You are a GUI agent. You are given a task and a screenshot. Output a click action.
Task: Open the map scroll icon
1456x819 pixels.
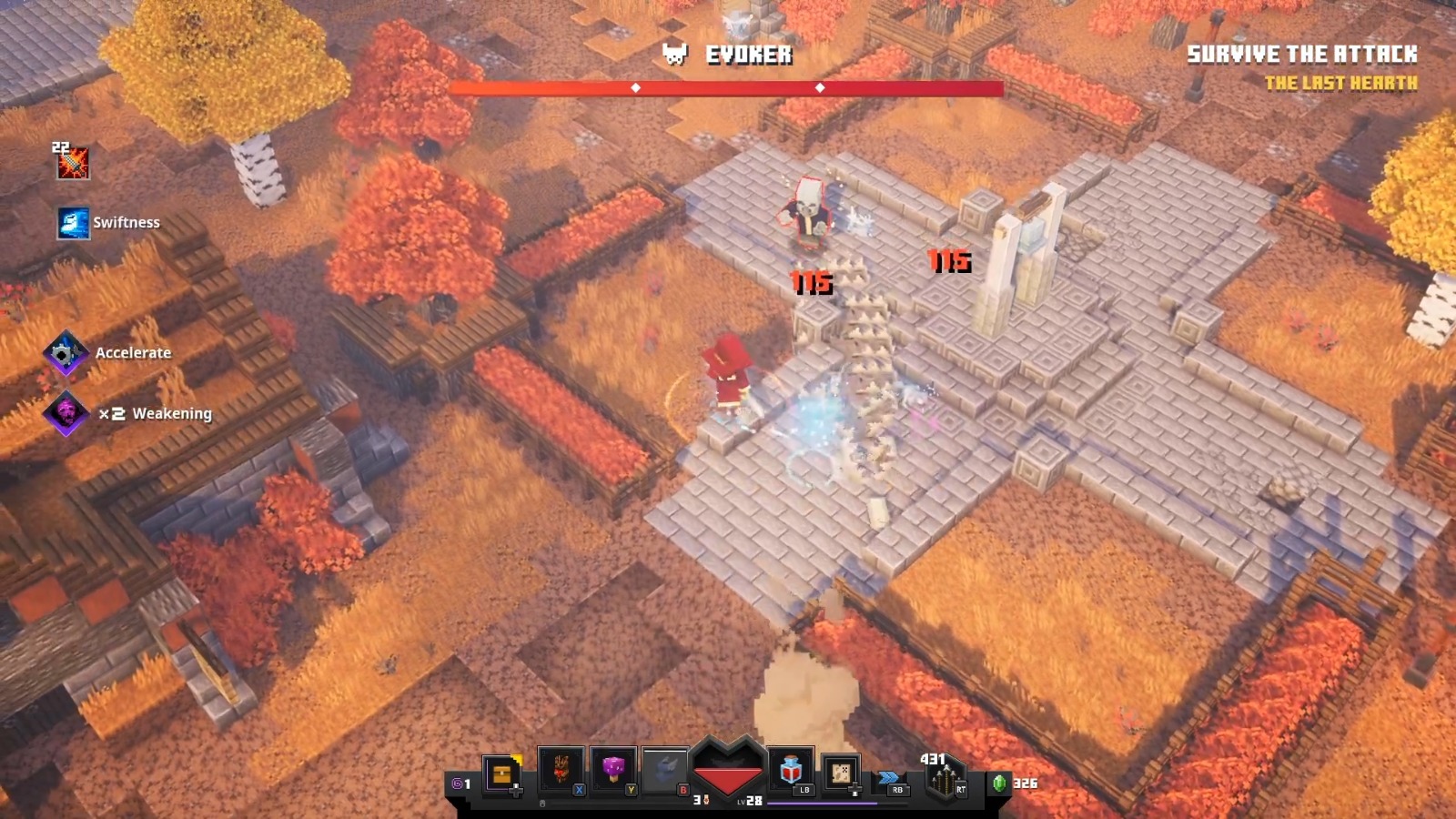(842, 773)
